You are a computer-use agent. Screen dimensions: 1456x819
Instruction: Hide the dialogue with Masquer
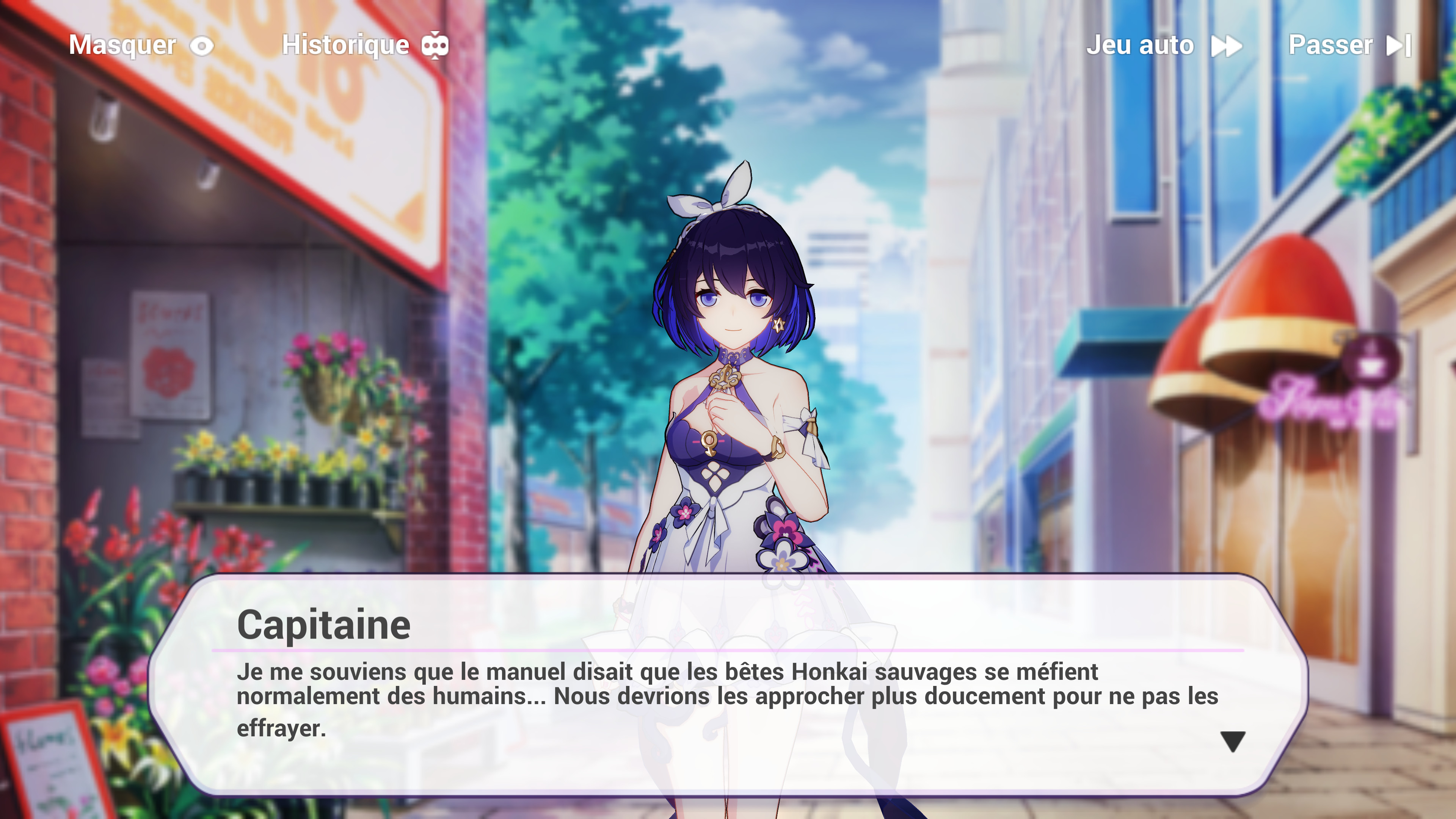[x=141, y=45]
